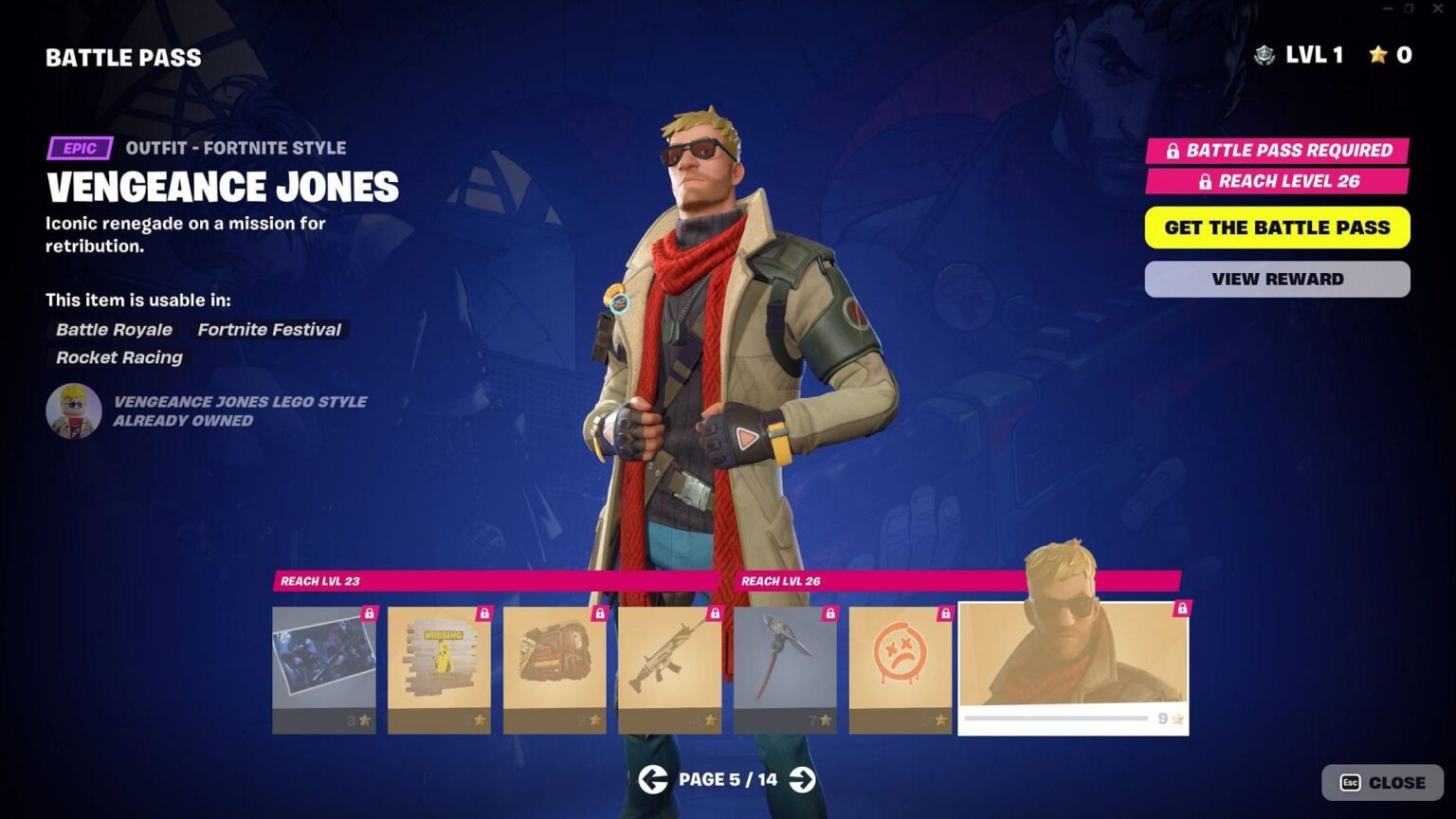
Task: Click the left page navigation arrow
Action: pyautogui.click(x=652, y=779)
